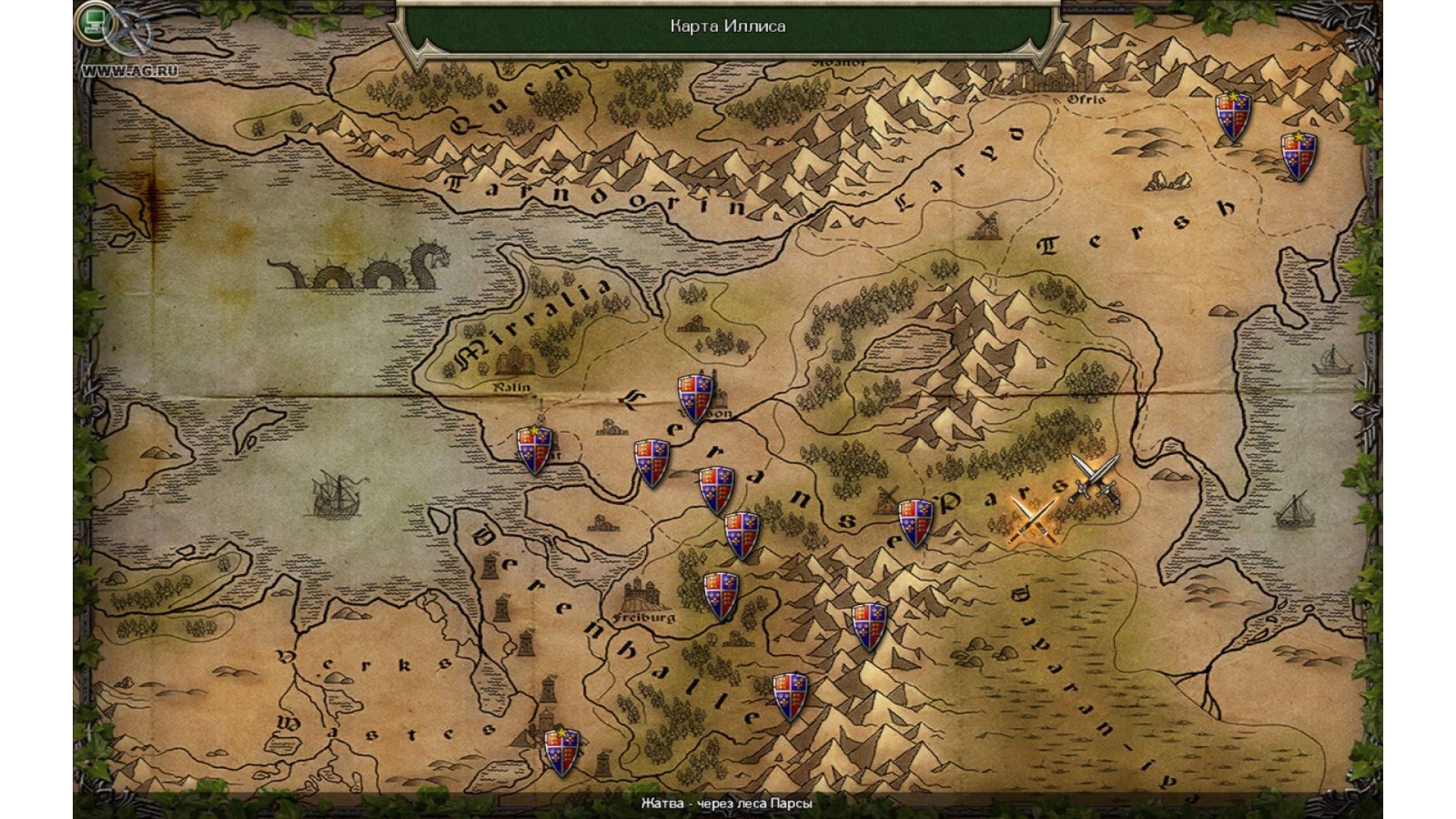Viewport: 1456px width, 819px height.
Task: Select the silver crossed swords battle marker
Action: pyautogui.click(x=1094, y=478)
